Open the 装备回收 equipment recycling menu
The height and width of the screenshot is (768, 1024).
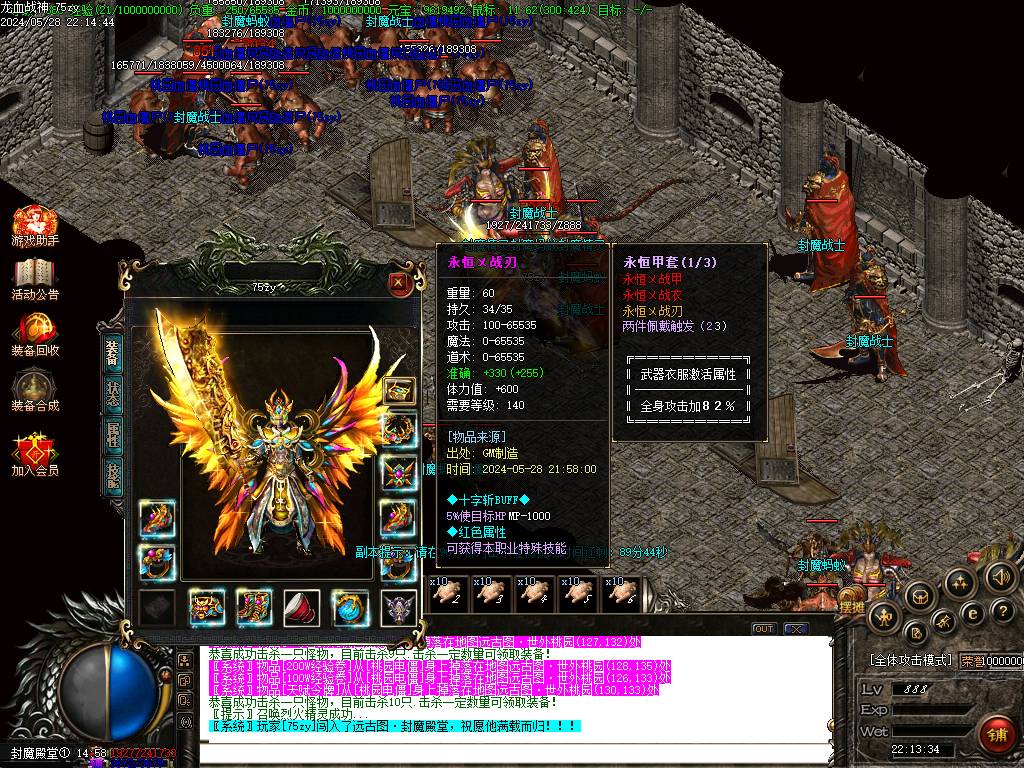click(x=35, y=335)
